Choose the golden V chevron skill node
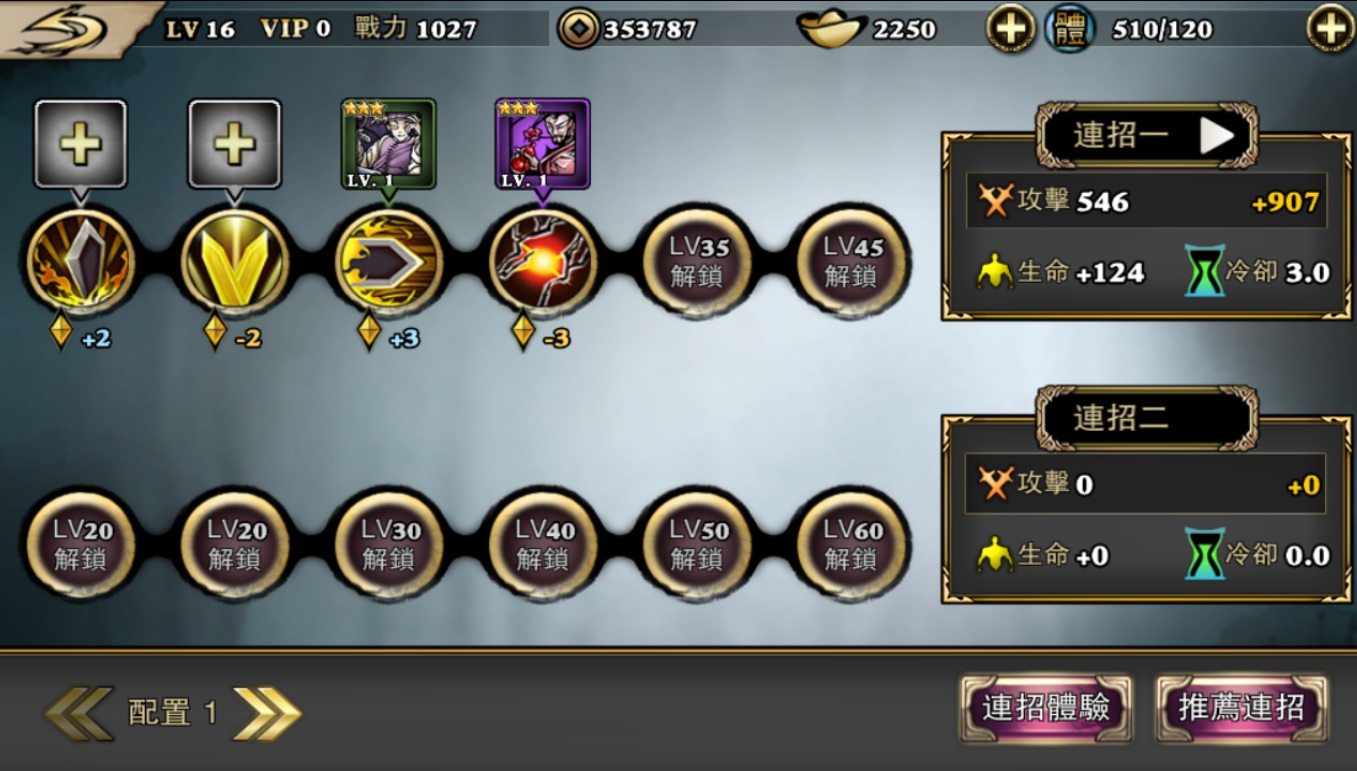This screenshot has height=771, width=1357. [x=235, y=262]
